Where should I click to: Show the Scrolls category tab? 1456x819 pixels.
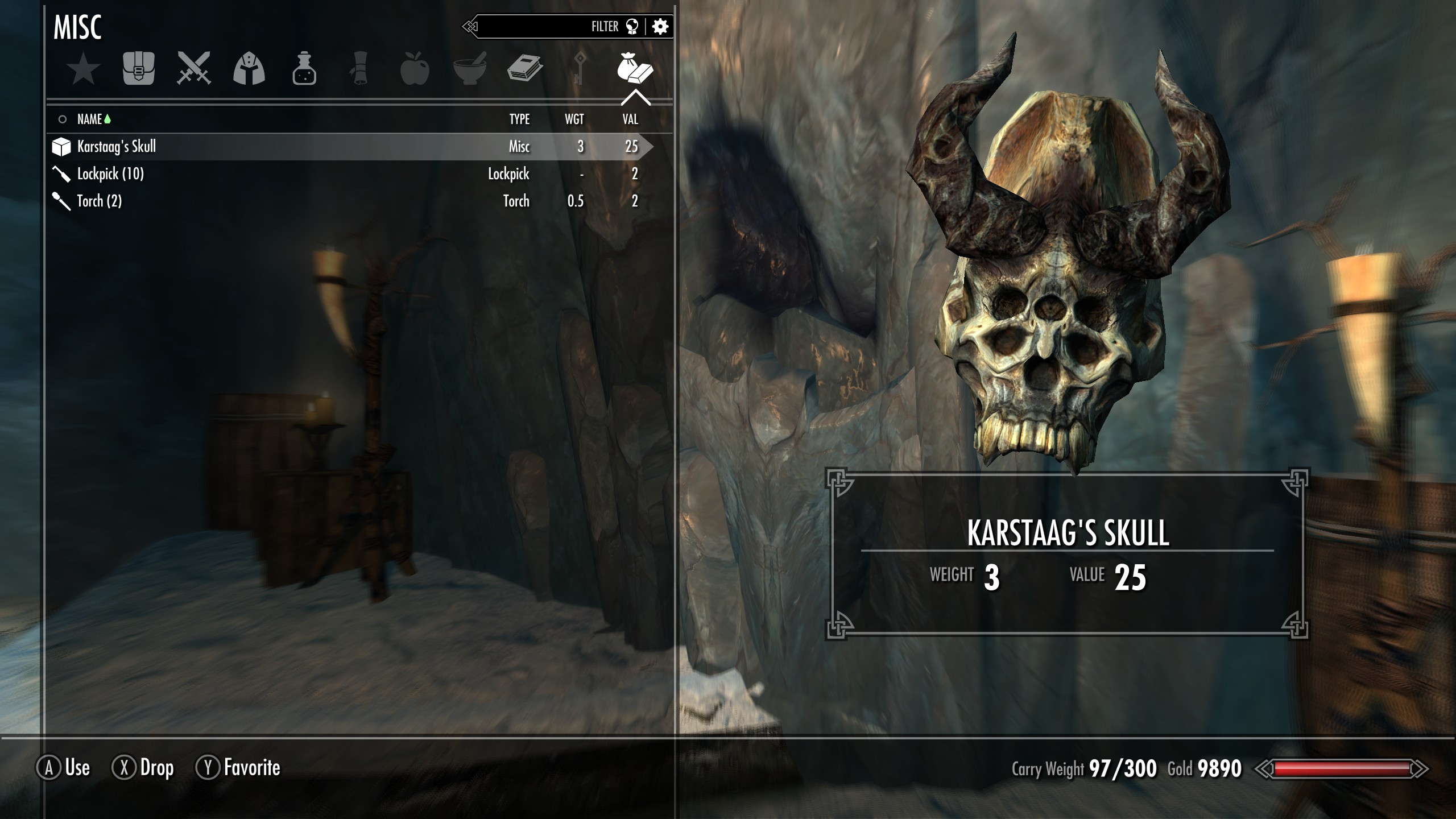click(x=359, y=69)
